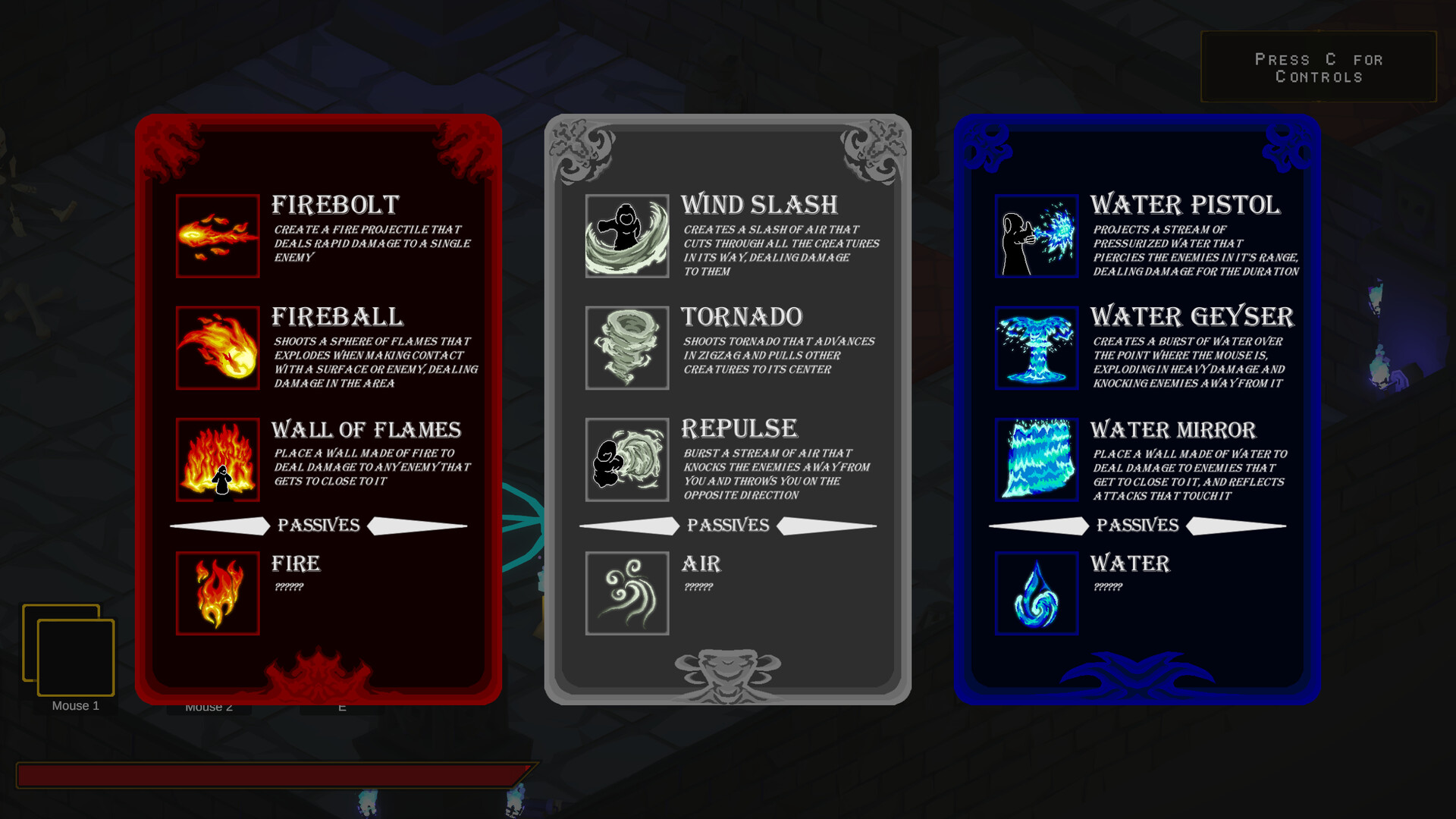Image resolution: width=1456 pixels, height=819 pixels.
Task: Select the Water Geyser spell icon
Action: [1036, 348]
